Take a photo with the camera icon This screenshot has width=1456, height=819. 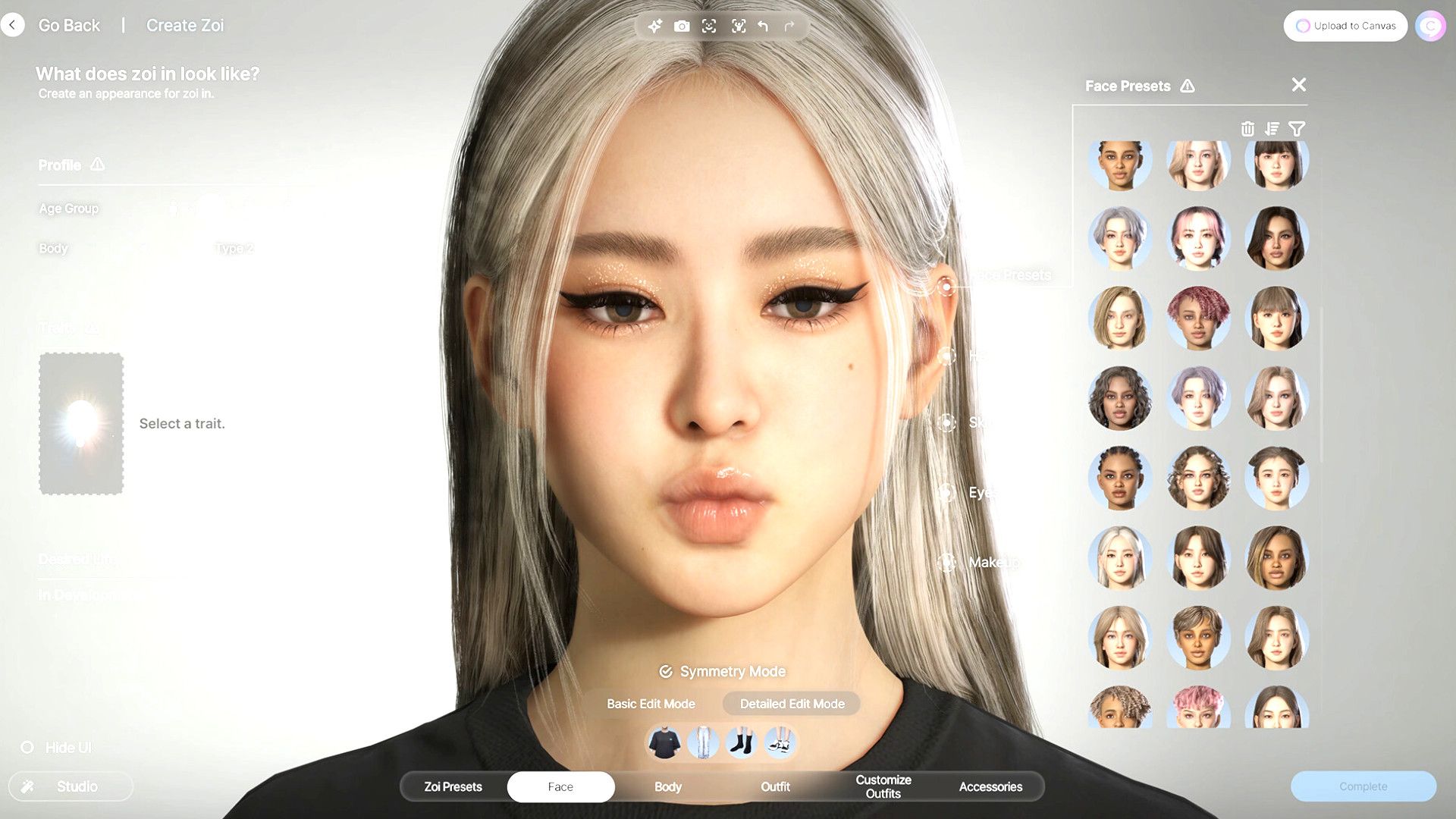click(x=682, y=27)
